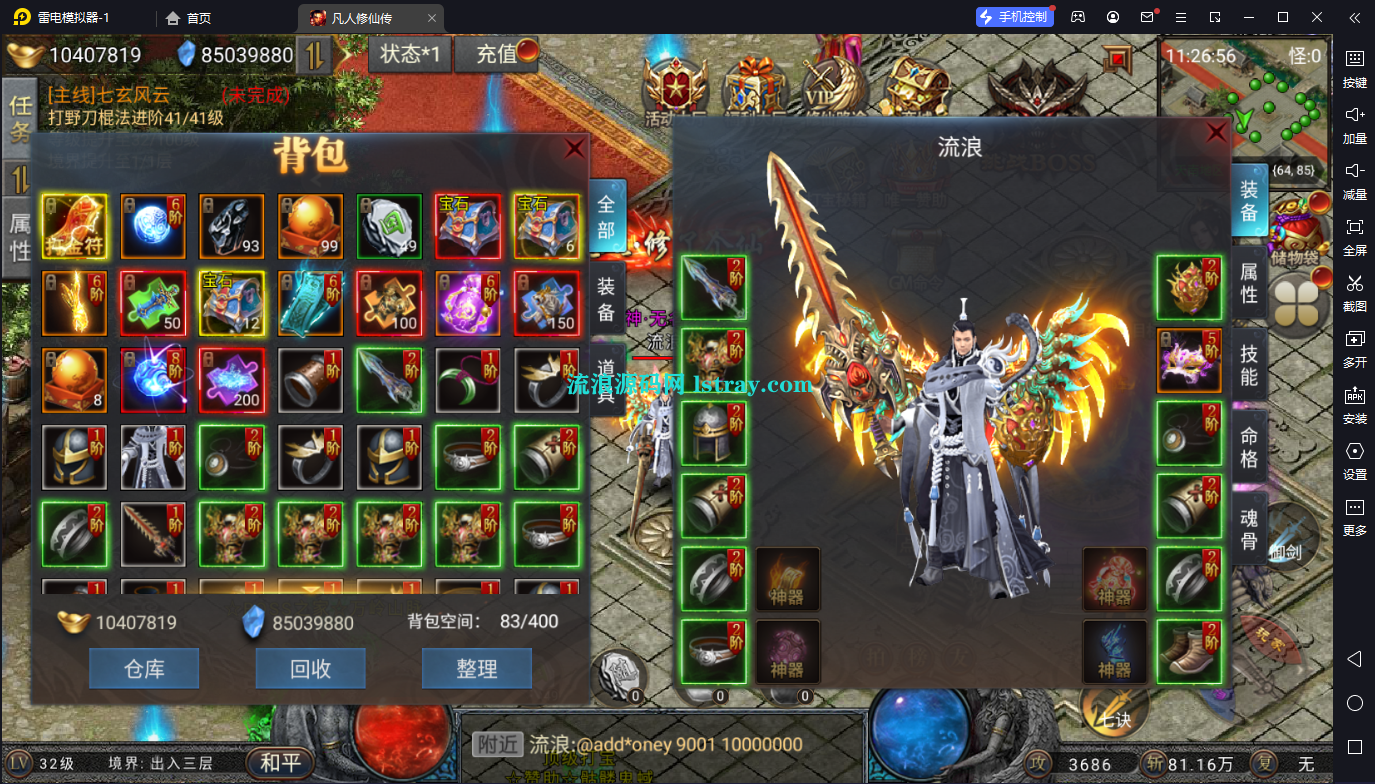Open the 仓库 warehouse
The width and height of the screenshot is (1375, 784).
(144, 668)
